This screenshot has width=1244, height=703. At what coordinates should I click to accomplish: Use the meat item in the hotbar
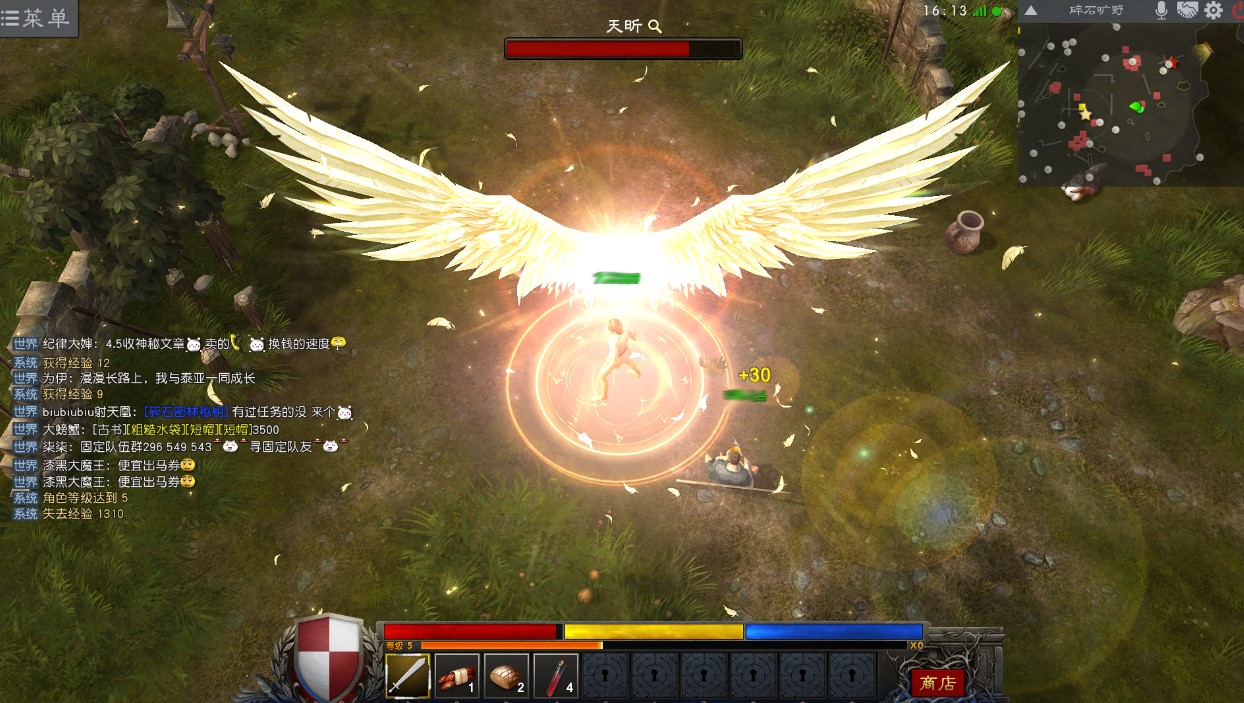[x=457, y=677]
